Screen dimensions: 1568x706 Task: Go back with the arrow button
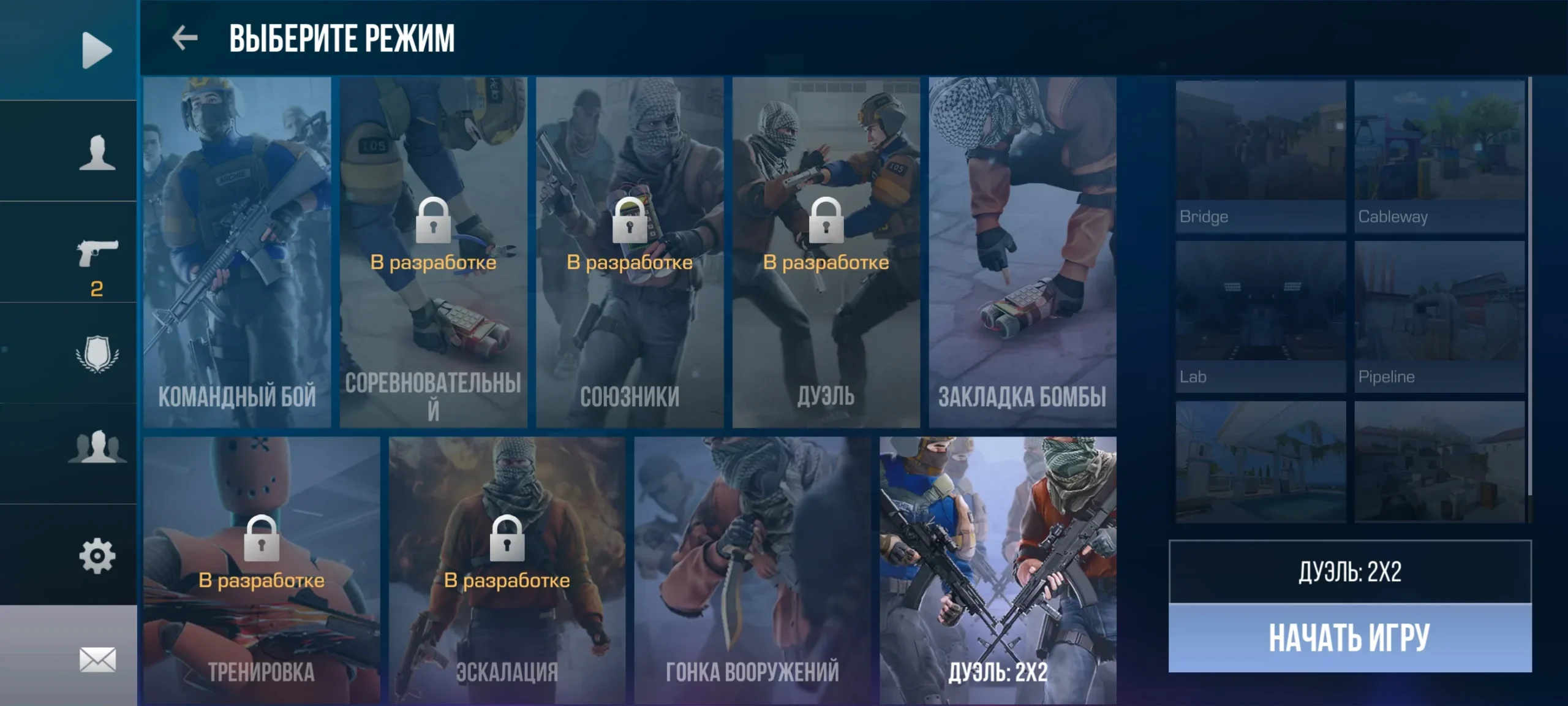click(184, 38)
